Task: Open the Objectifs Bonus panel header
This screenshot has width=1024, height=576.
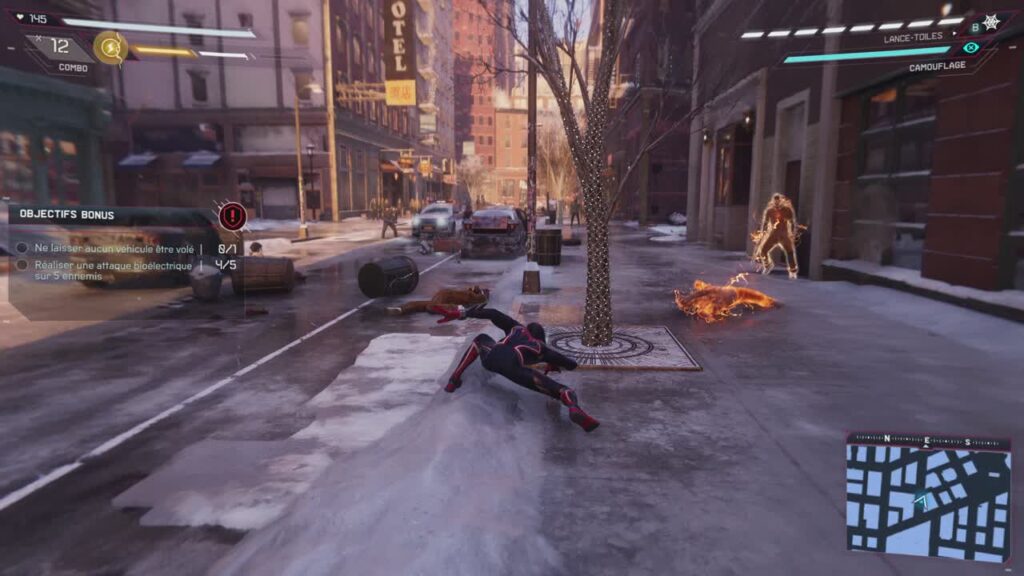Action: (67, 214)
